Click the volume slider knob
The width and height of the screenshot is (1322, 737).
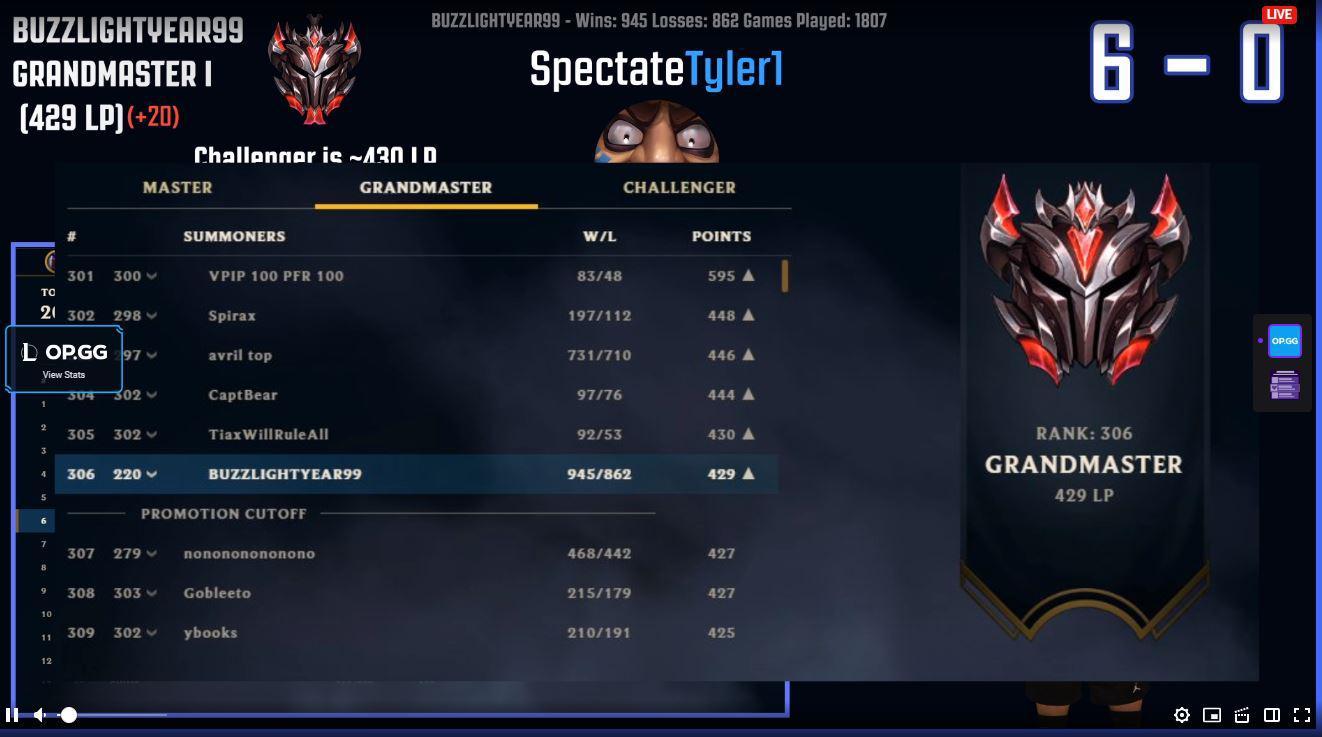pyautogui.click(x=69, y=715)
